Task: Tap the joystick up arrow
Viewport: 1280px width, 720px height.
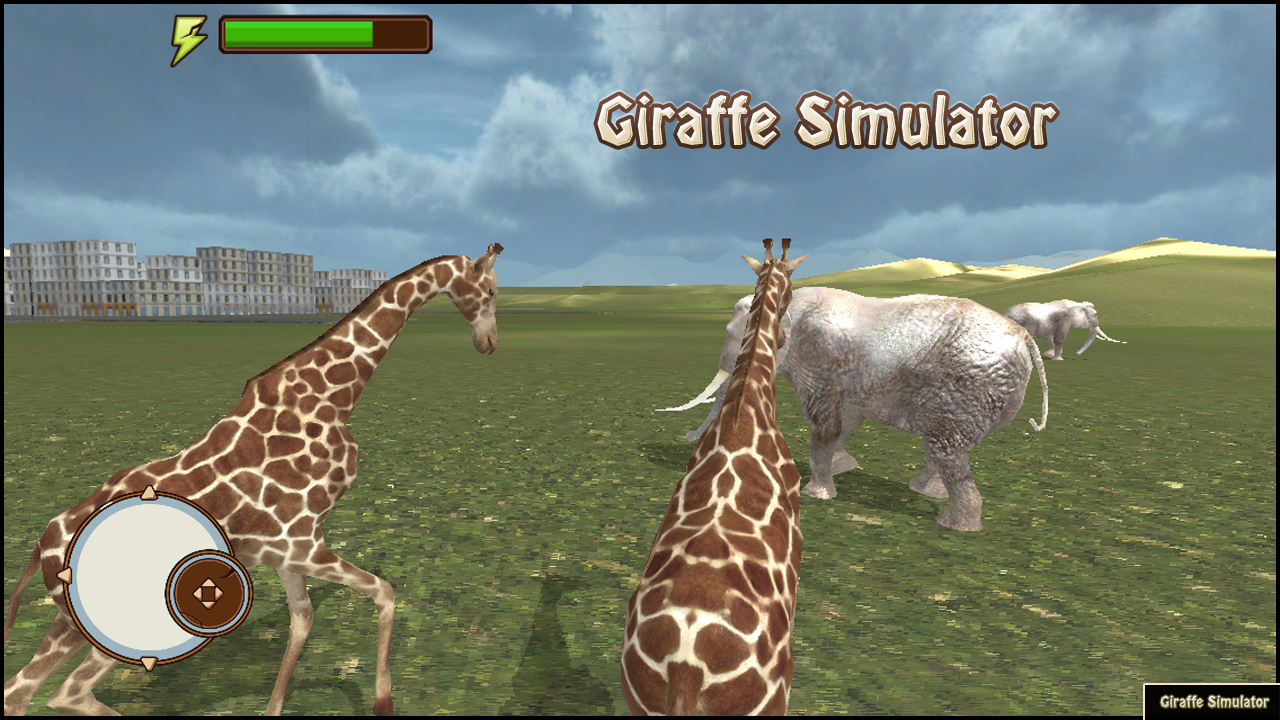Action: (x=150, y=493)
